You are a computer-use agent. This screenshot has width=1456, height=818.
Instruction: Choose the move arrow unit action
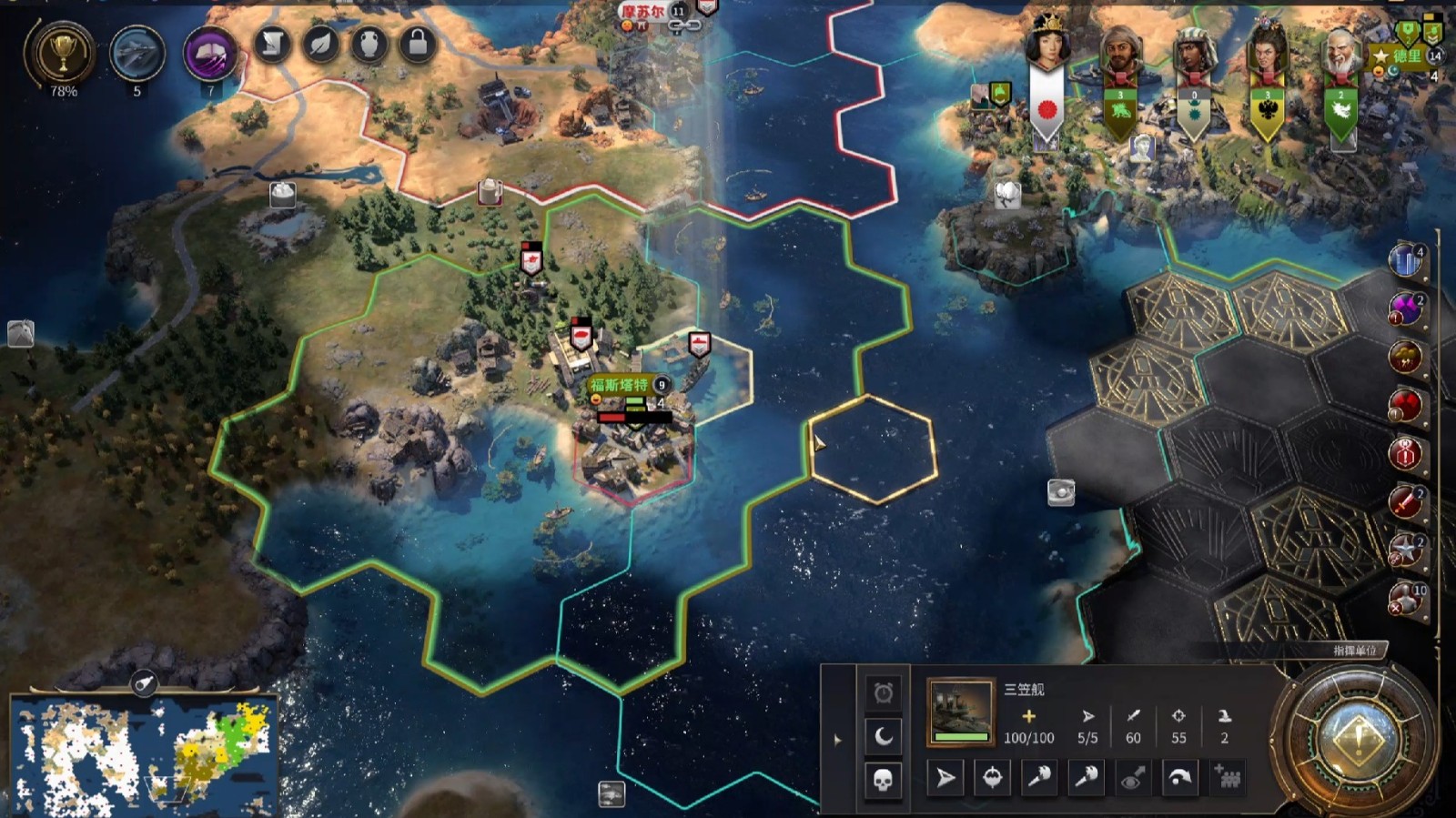946,778
